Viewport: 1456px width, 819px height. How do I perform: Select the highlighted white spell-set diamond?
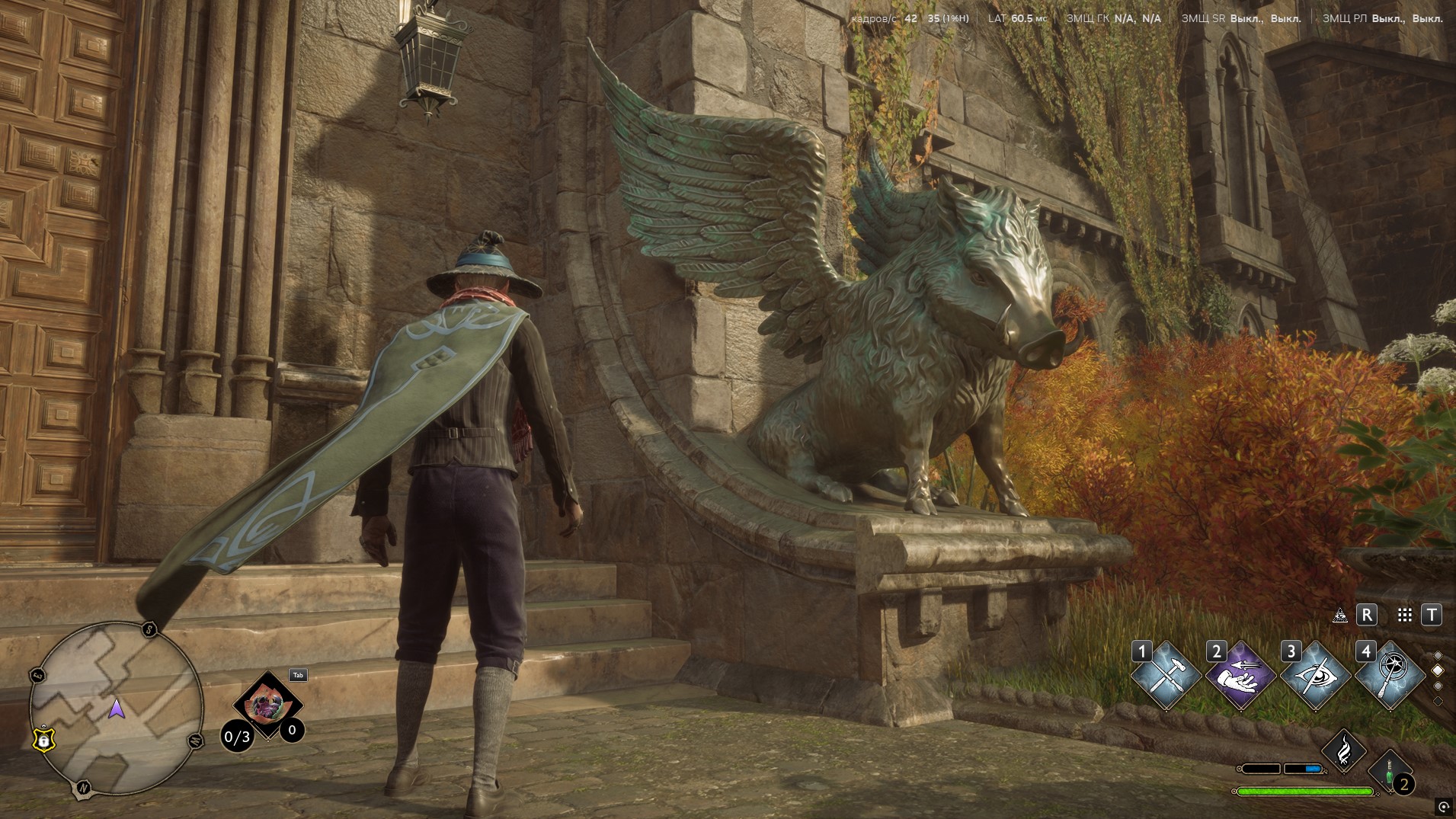(x=1438, y=670)
